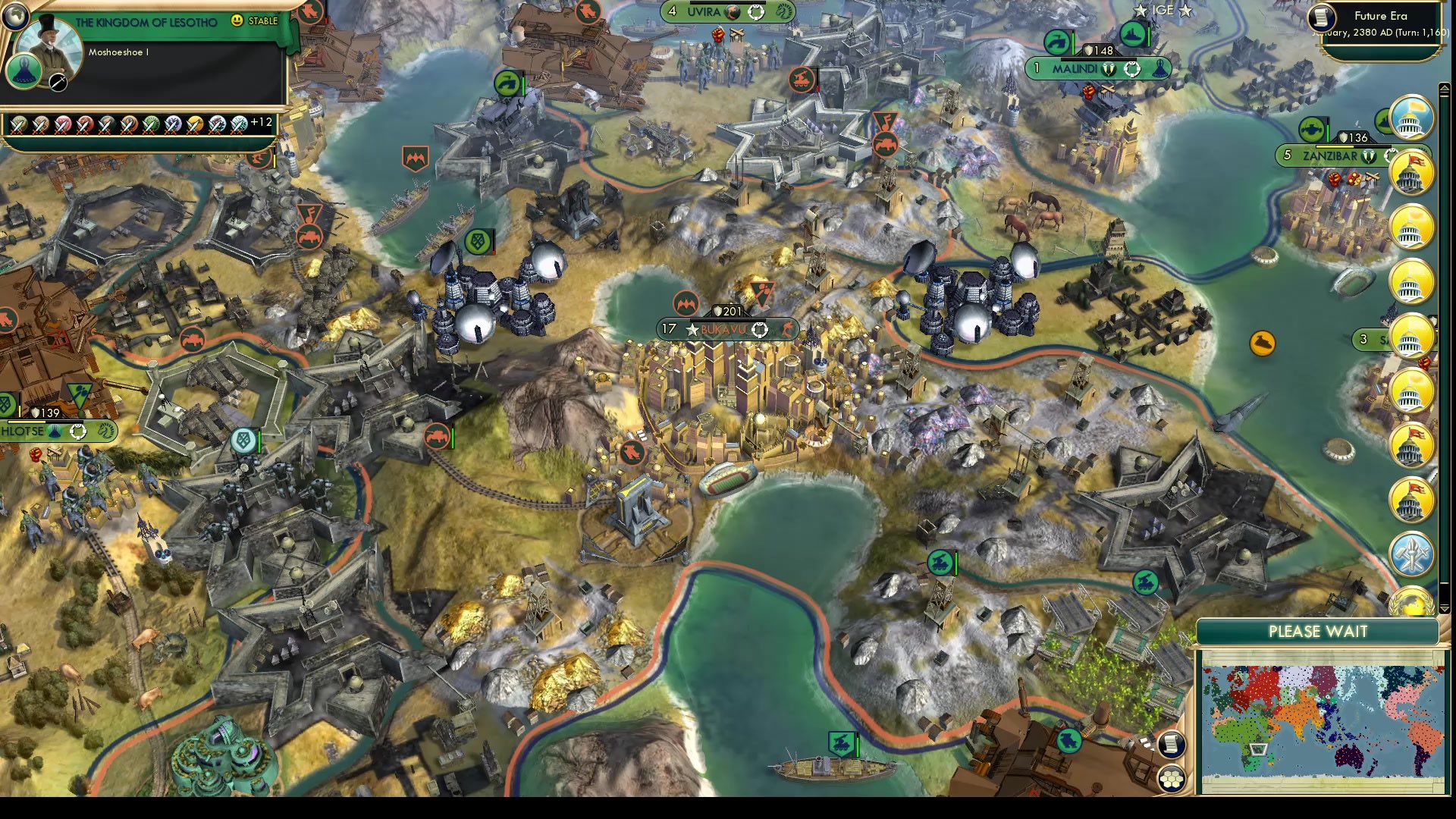This screenshot has height=819, width=1456.
Task: Open the globe overlay icon near the leader panel
Action: pyautogui.click(x=16, y=18)
